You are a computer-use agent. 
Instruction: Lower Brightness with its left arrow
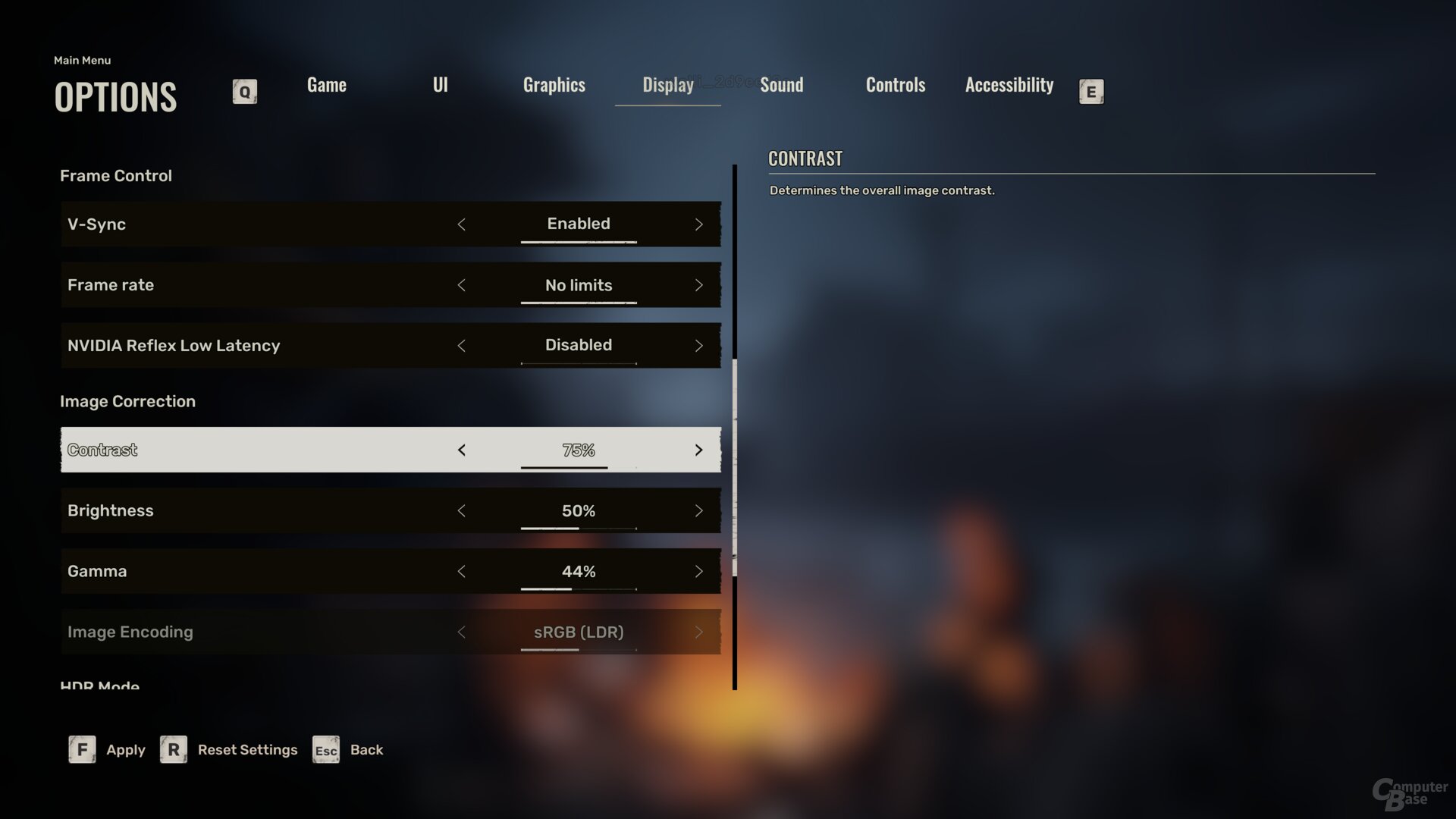point(461,511)
